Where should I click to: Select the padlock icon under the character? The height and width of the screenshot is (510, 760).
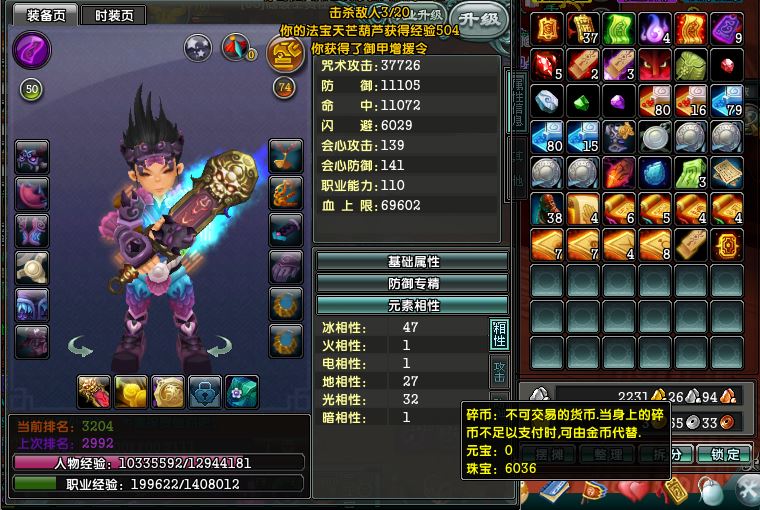(205, 391)
